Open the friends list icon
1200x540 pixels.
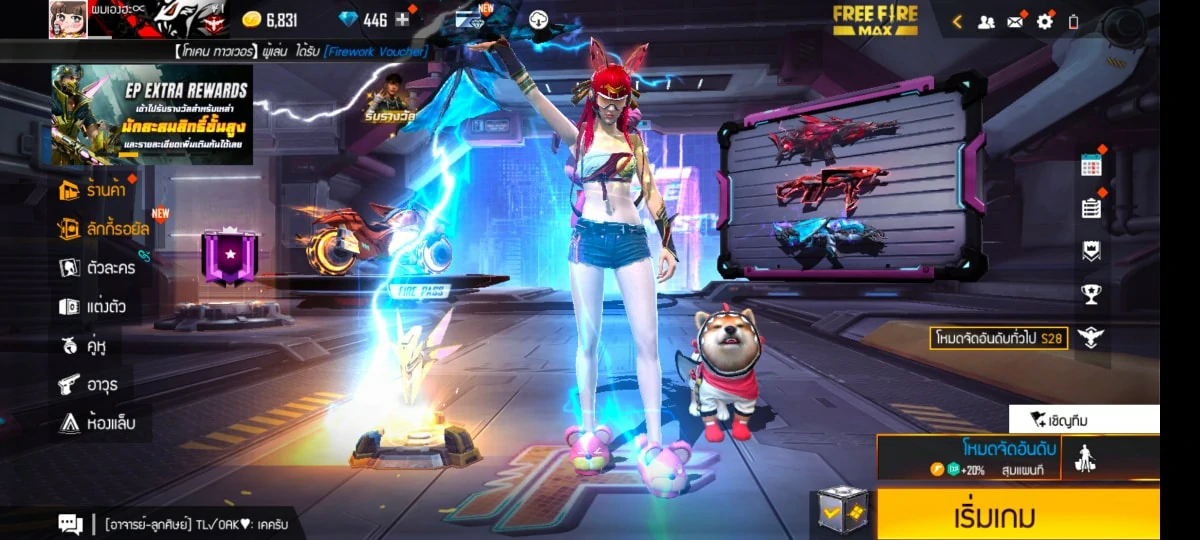[986, 21]
